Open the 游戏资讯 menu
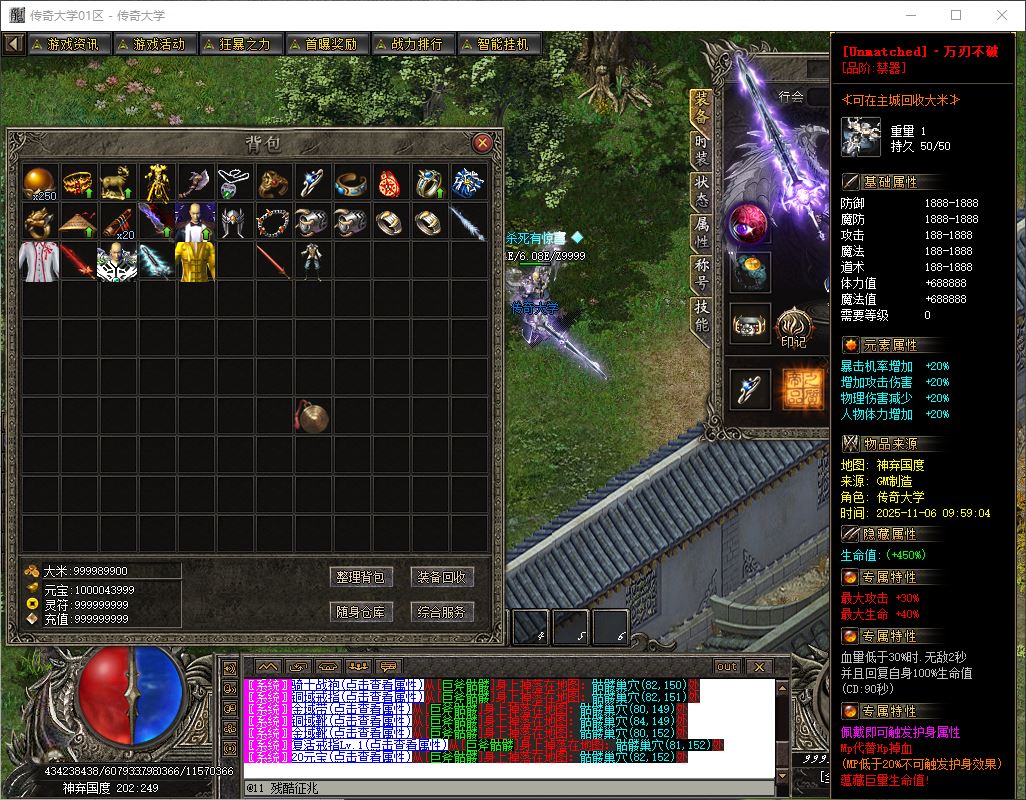This screenshot has width=1026, height=800. coord(67,44)
